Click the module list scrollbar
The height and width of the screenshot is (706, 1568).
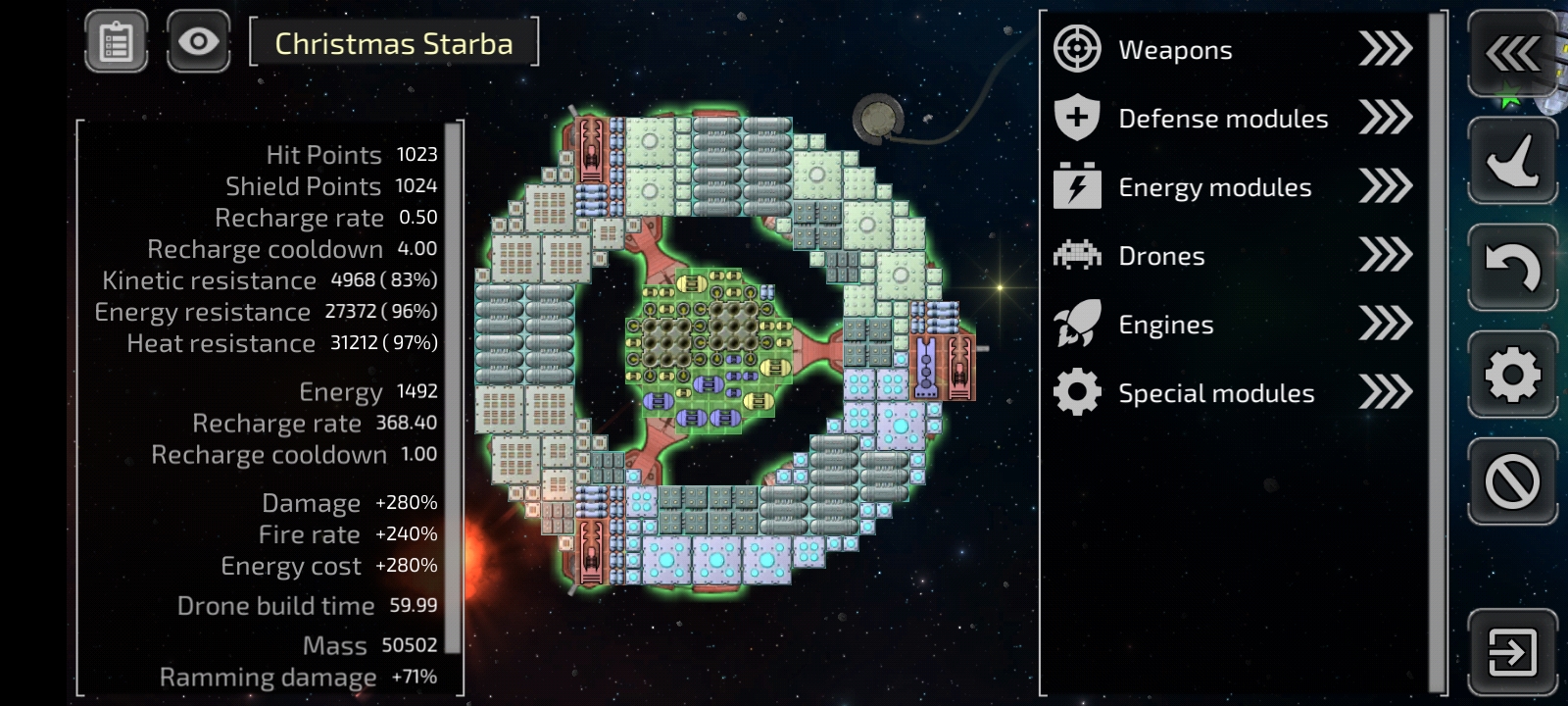click(x=1438, y=353)
